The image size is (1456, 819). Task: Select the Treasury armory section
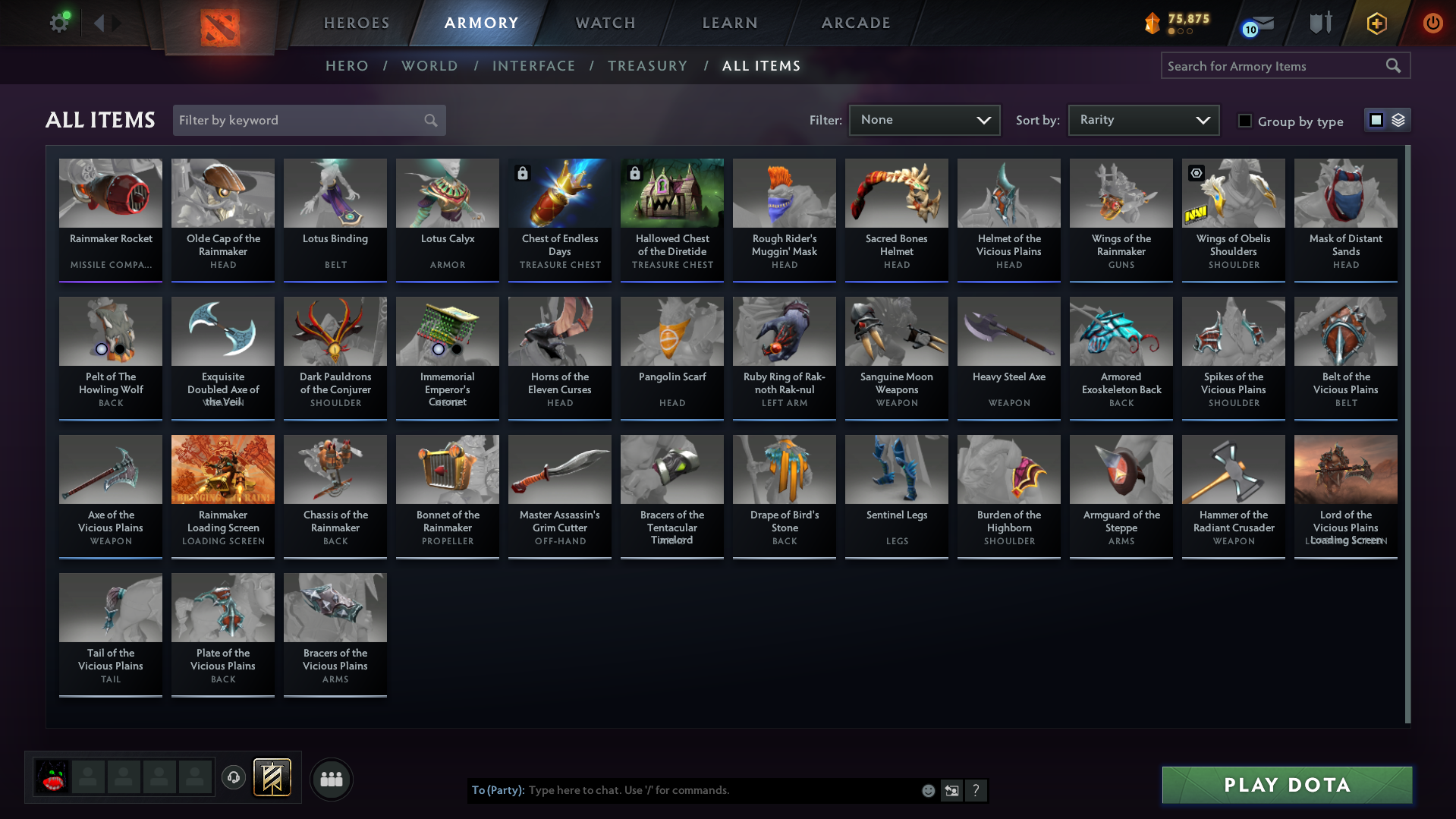point(647,66)
